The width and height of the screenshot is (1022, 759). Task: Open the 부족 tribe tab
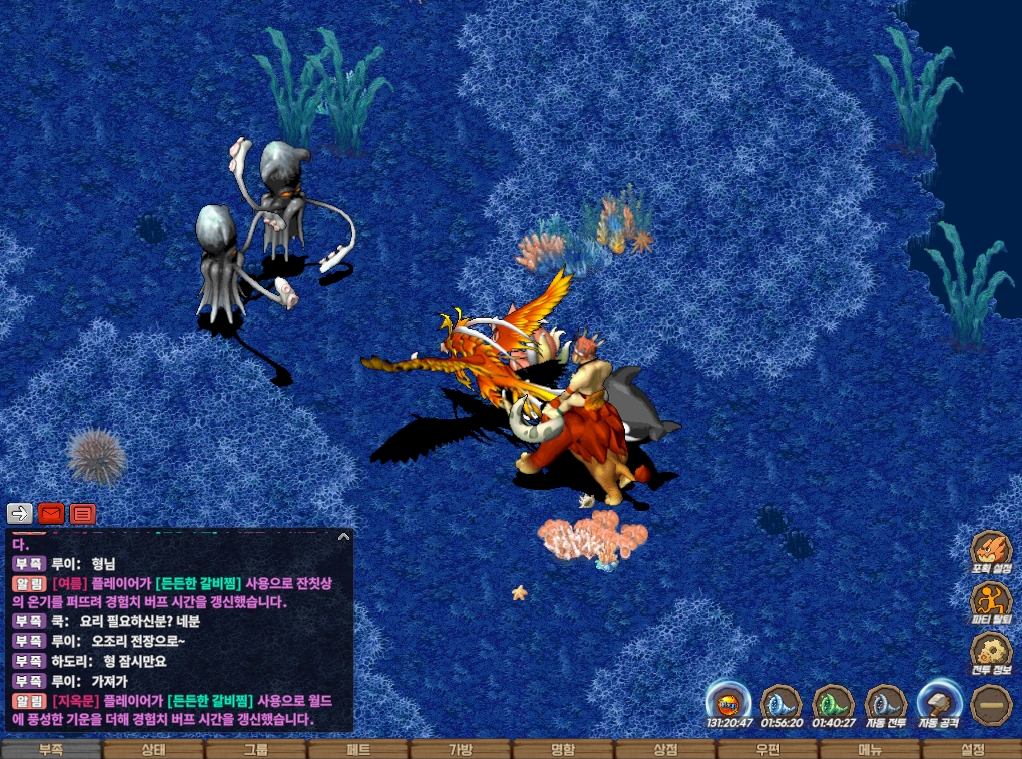tap(51, 749)
